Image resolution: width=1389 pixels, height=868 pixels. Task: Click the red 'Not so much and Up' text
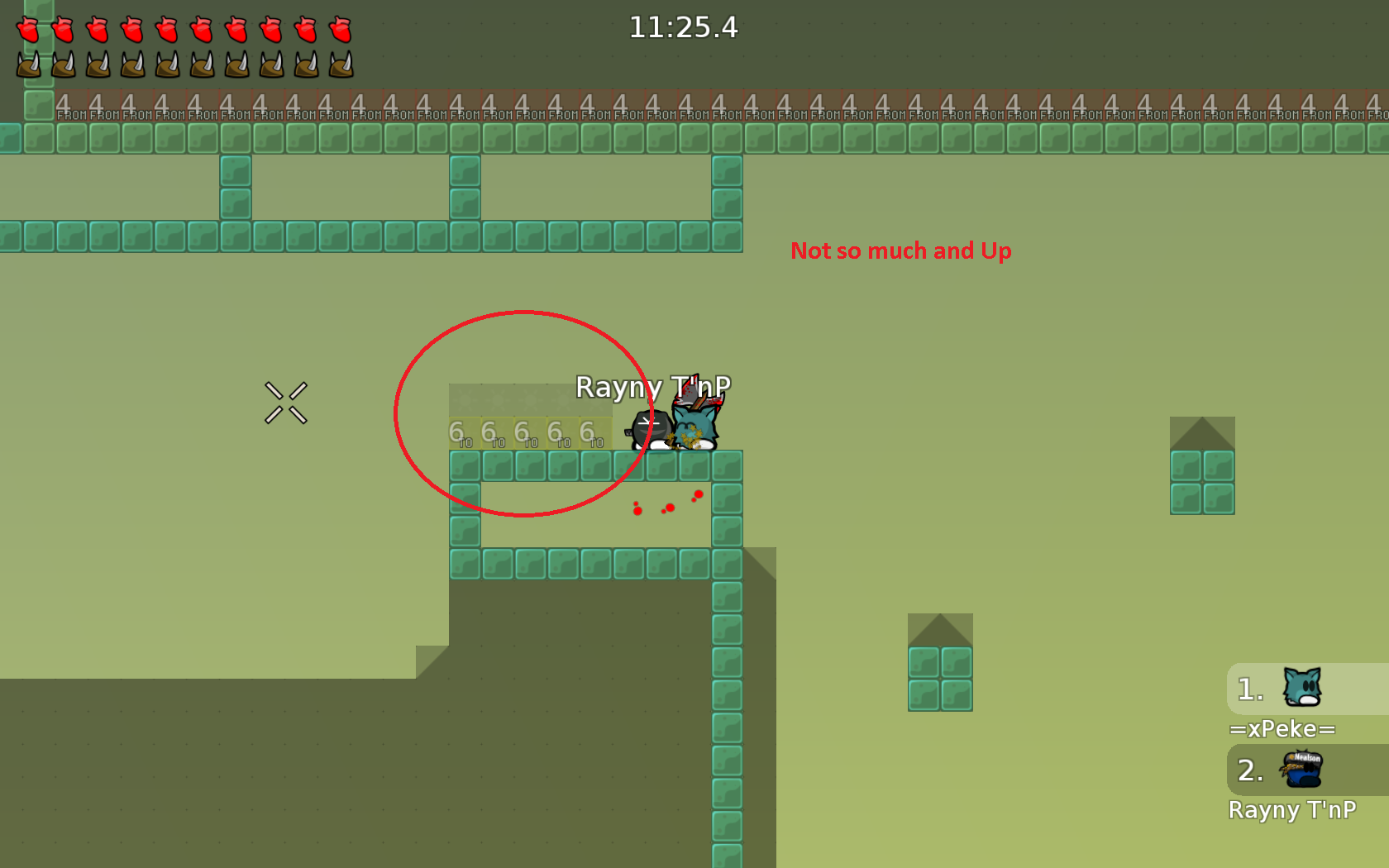901,251
